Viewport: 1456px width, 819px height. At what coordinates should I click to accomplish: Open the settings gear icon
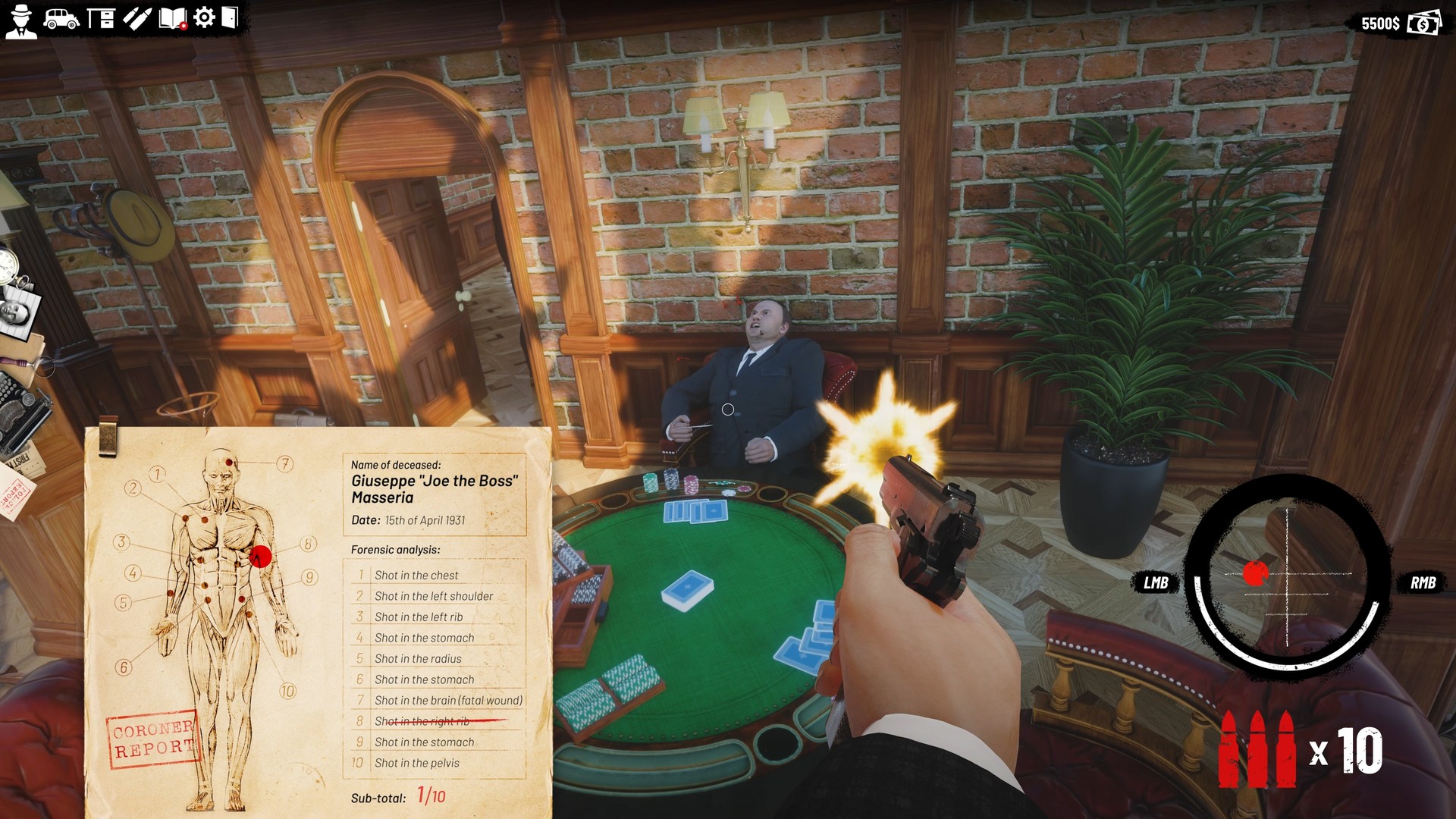tap(203, 17)
